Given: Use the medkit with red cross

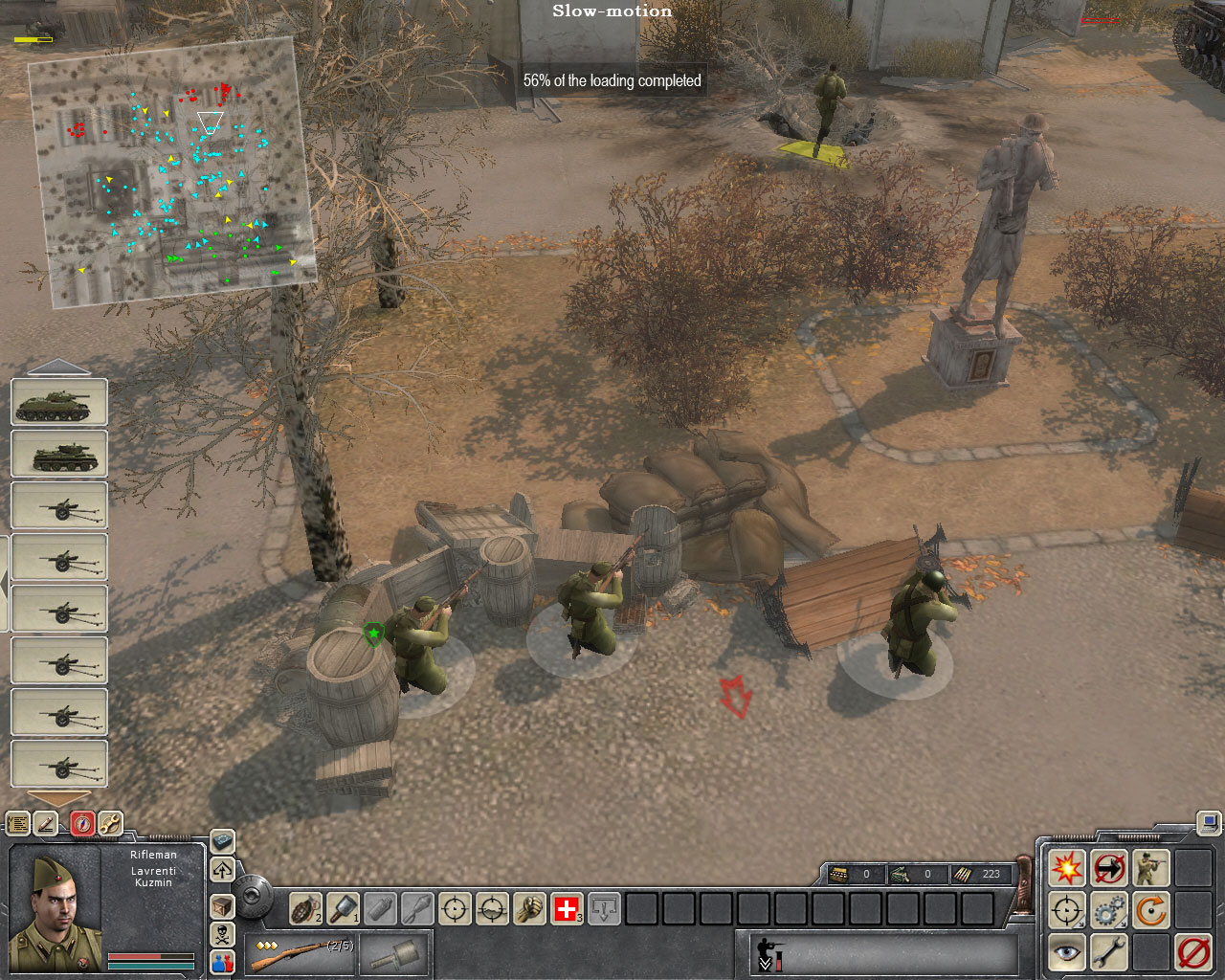Looking at the screenshot, I should tap(568, 908).
